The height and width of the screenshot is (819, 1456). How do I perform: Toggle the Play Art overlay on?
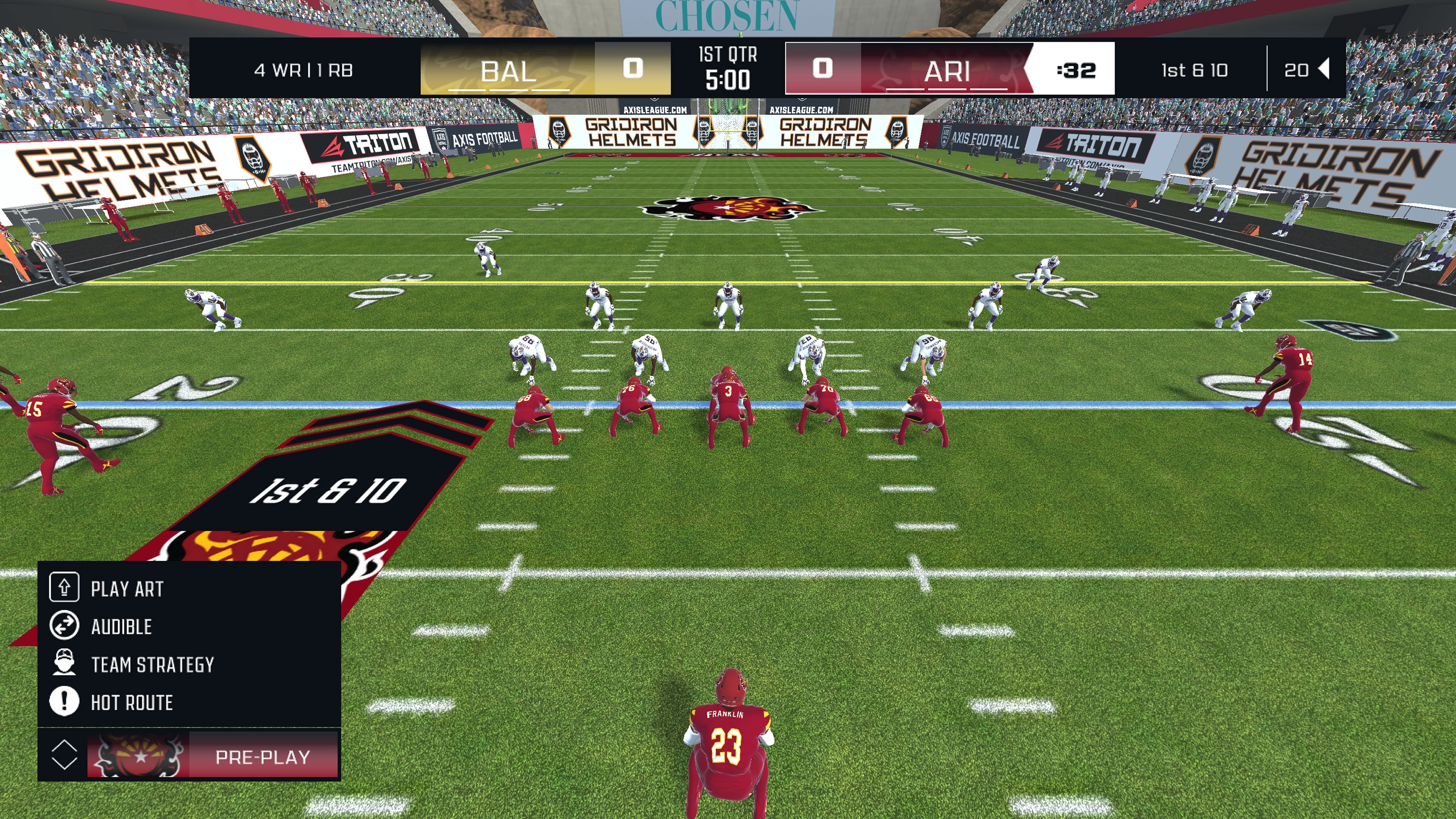pyautogui.click(x=127, y=589)
